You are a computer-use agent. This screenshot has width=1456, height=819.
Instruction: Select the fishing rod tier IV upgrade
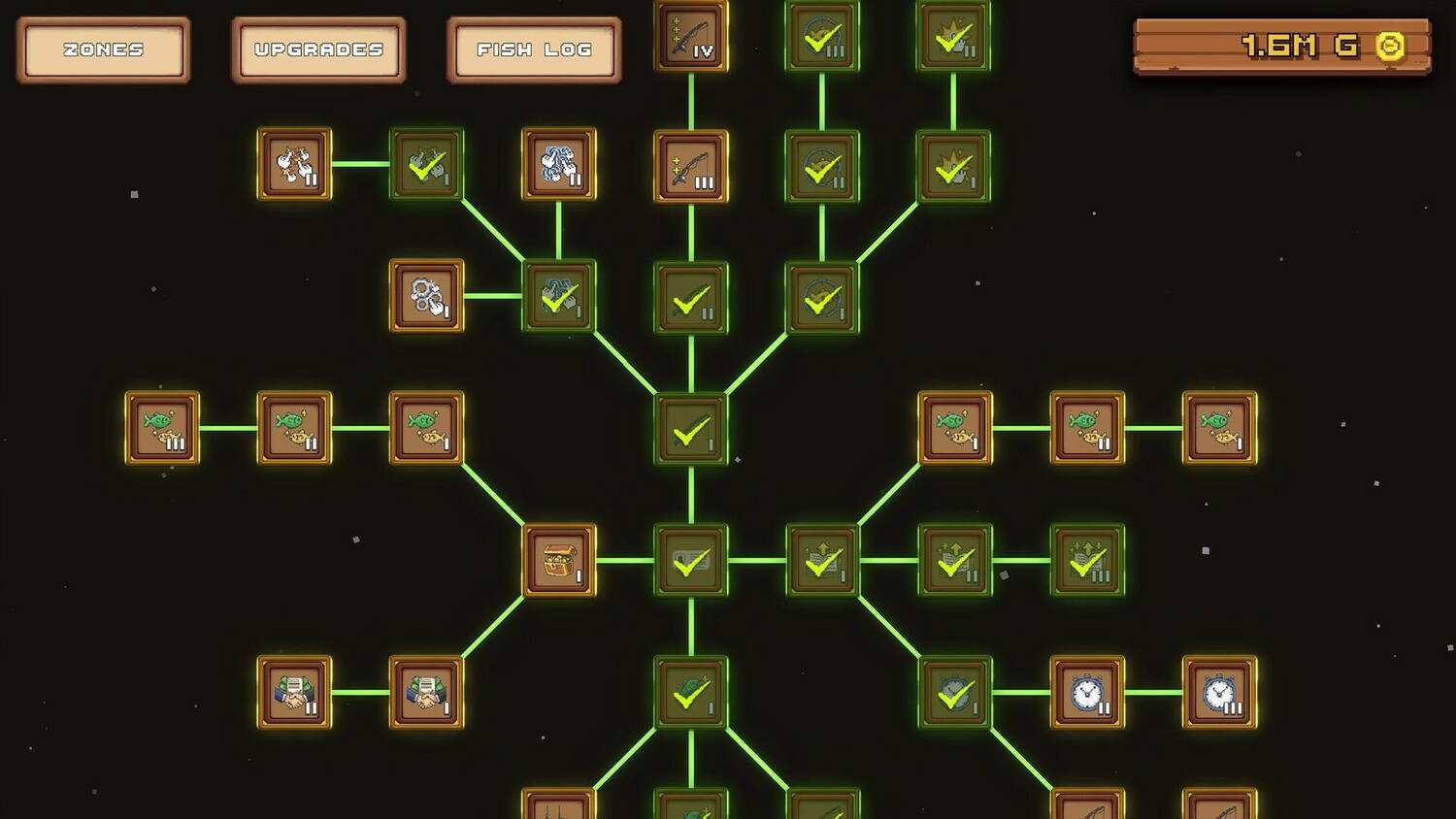691,37
